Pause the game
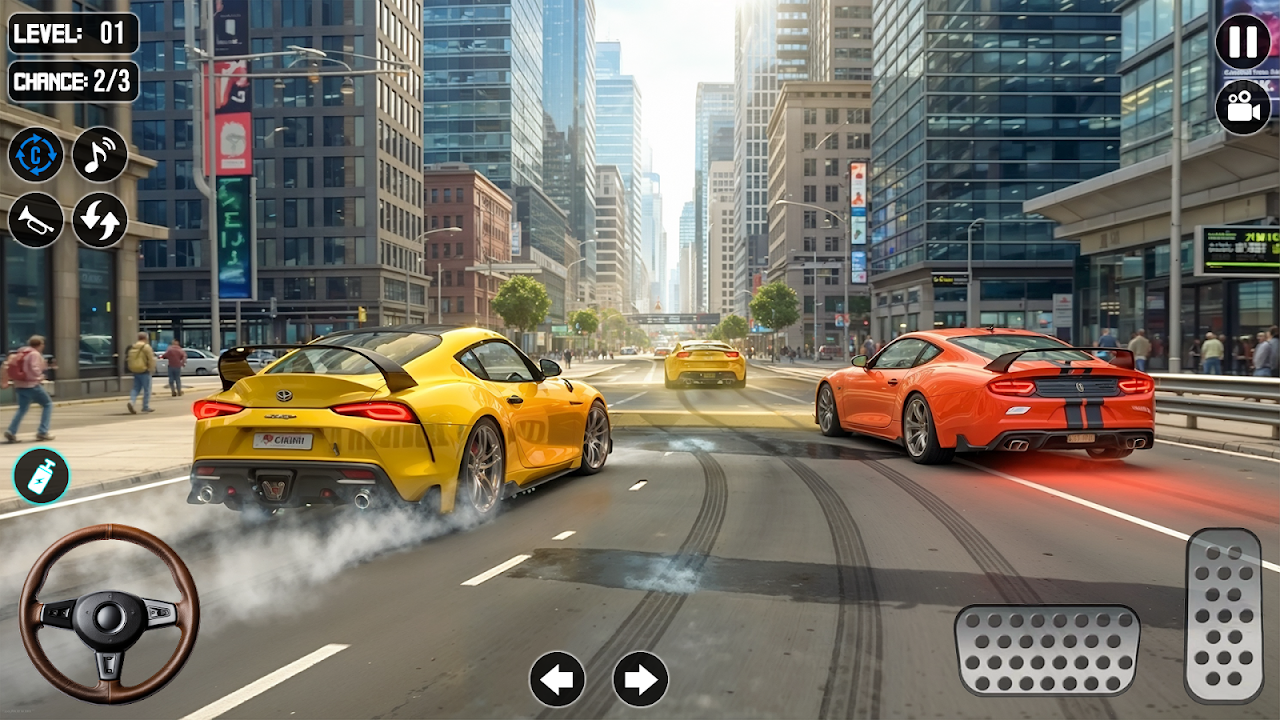Image resolution: width=1280 pixels, height=720 pixels. click(x=1243, y=42)
